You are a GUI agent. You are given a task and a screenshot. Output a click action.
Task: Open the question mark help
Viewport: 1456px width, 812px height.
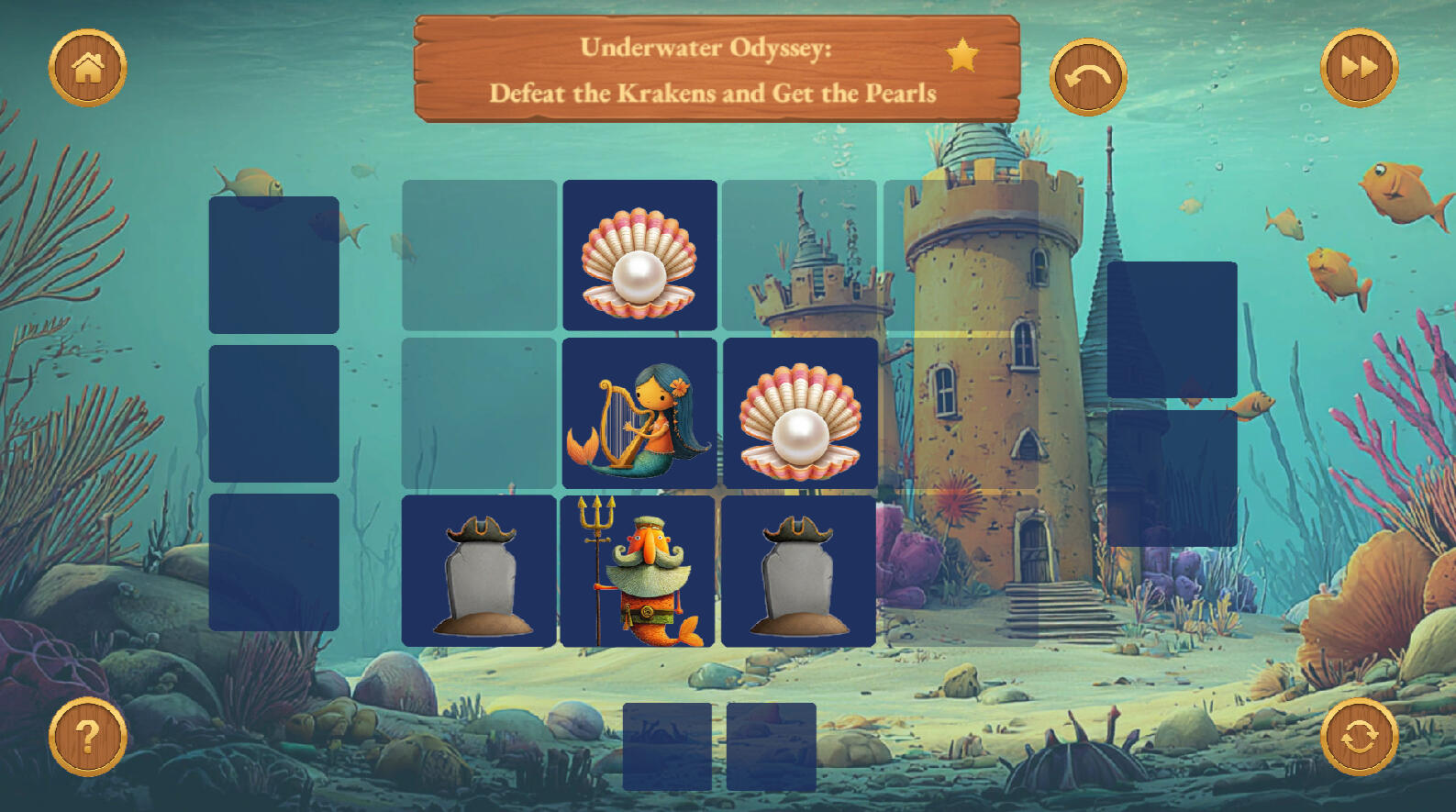click(87, 737)
